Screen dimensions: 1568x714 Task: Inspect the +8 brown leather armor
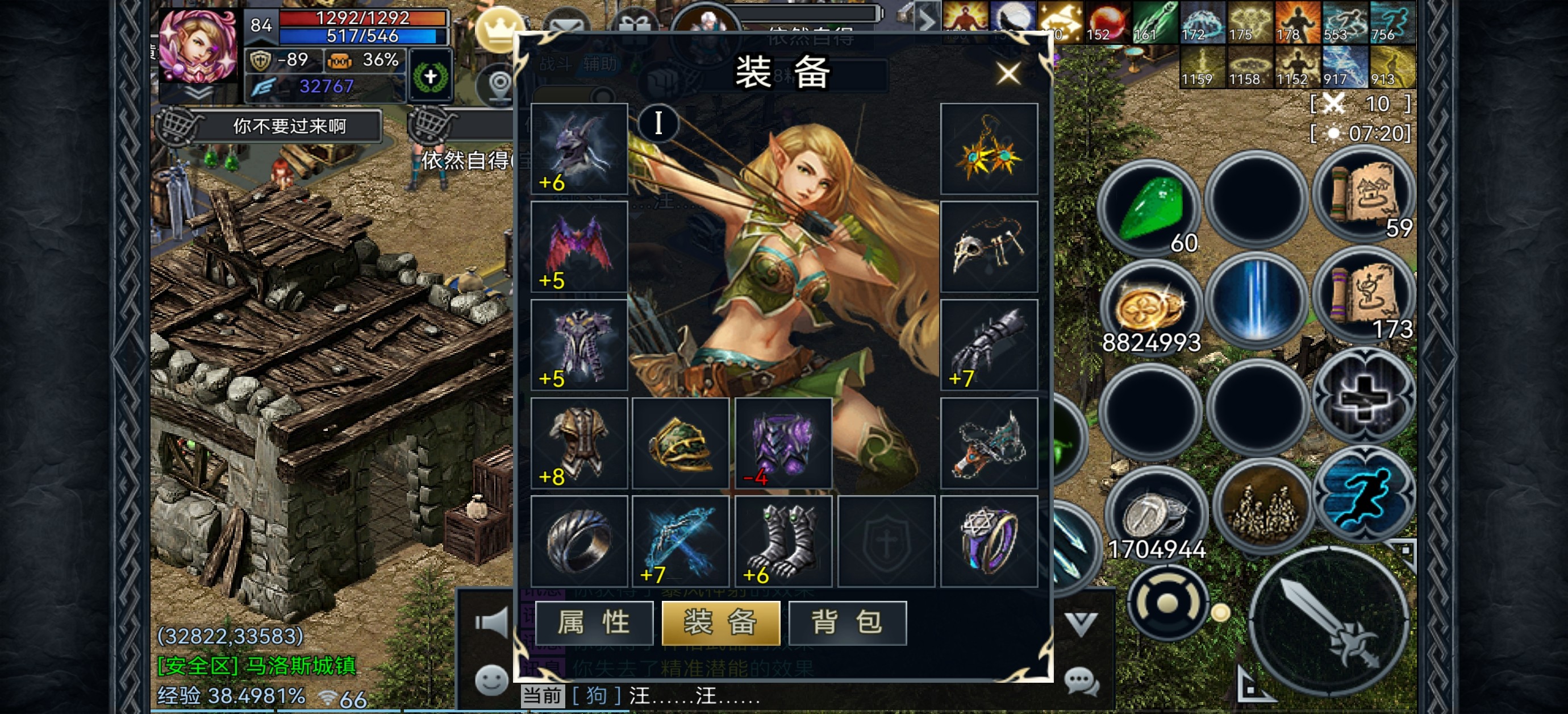tap(579, 443)
